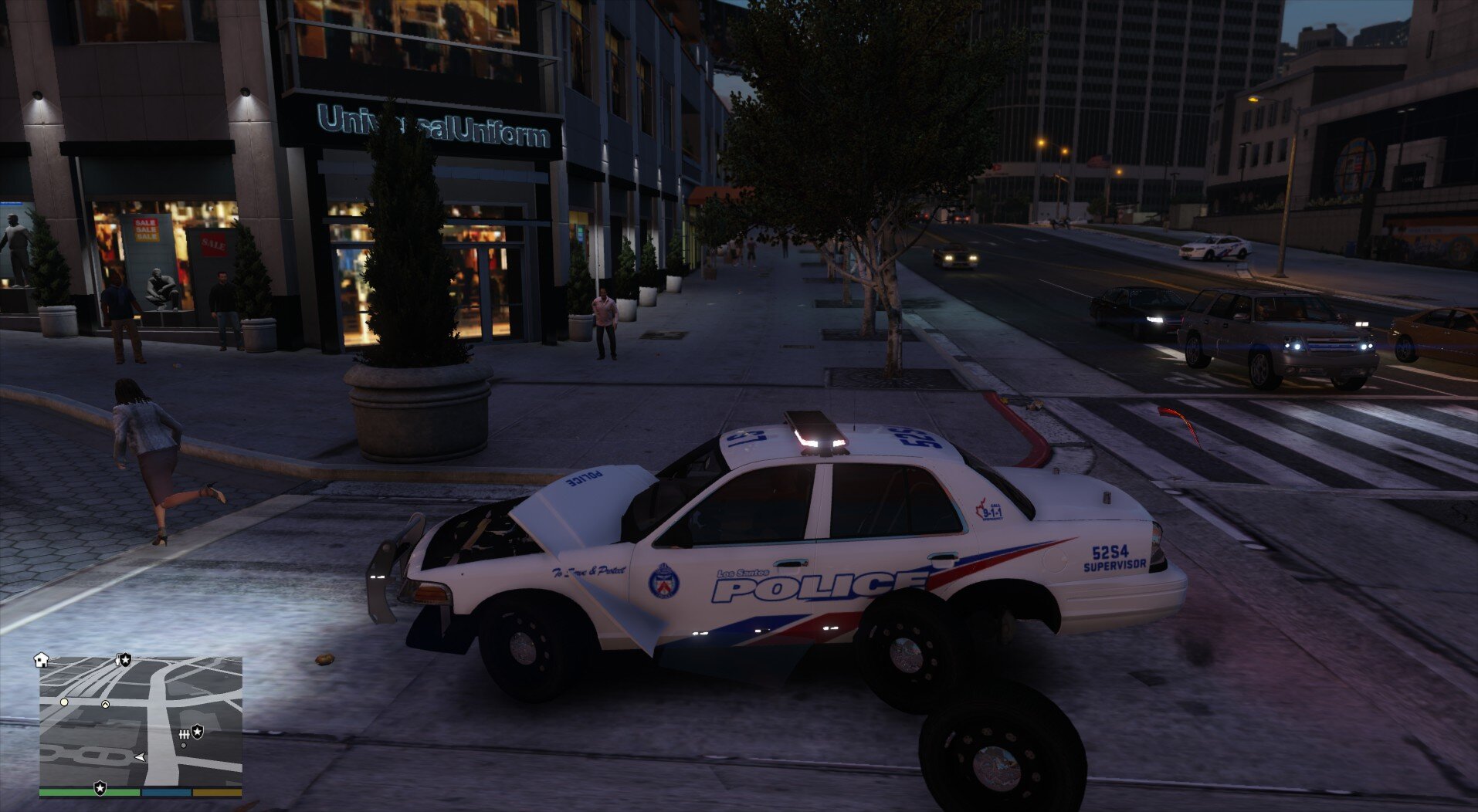Click the solid pale yellow circle blip

(x=64, y=702)
